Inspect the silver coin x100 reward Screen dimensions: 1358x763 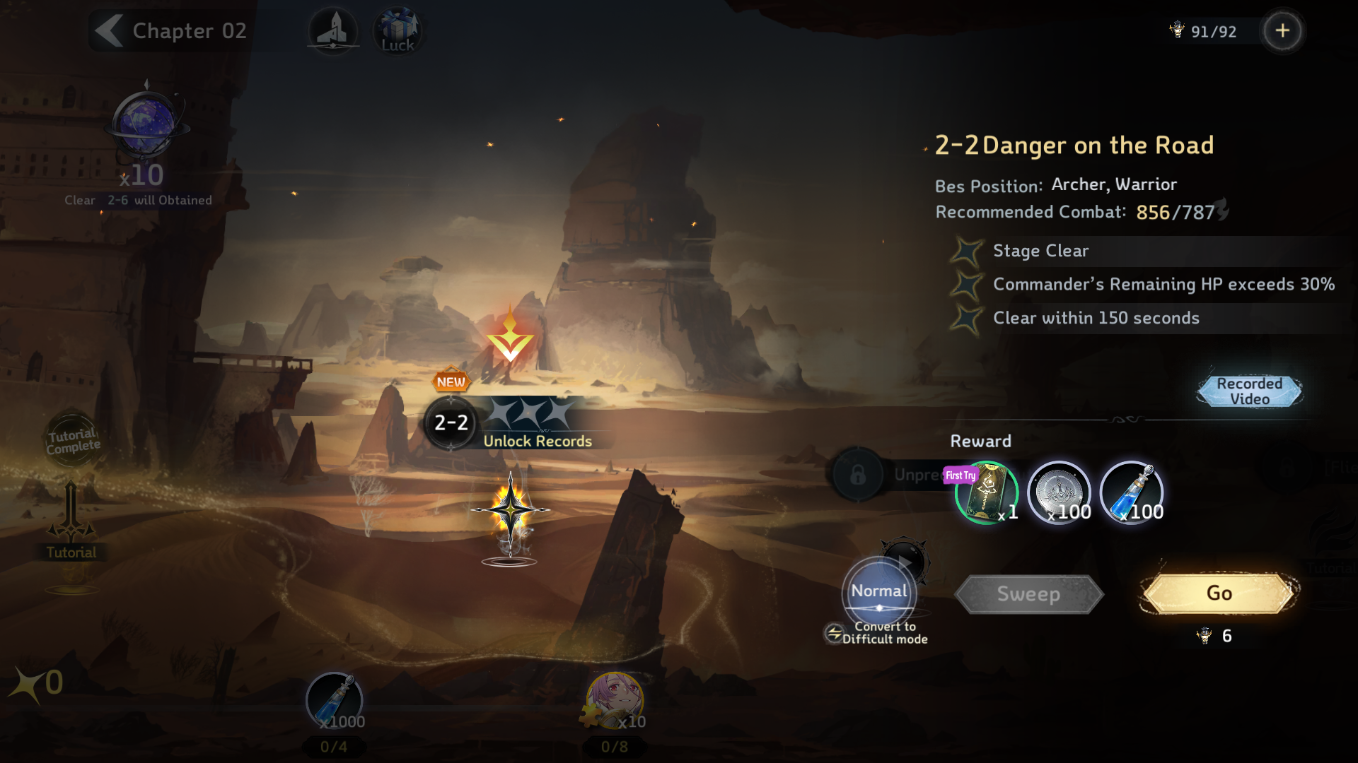[1059, 493]
